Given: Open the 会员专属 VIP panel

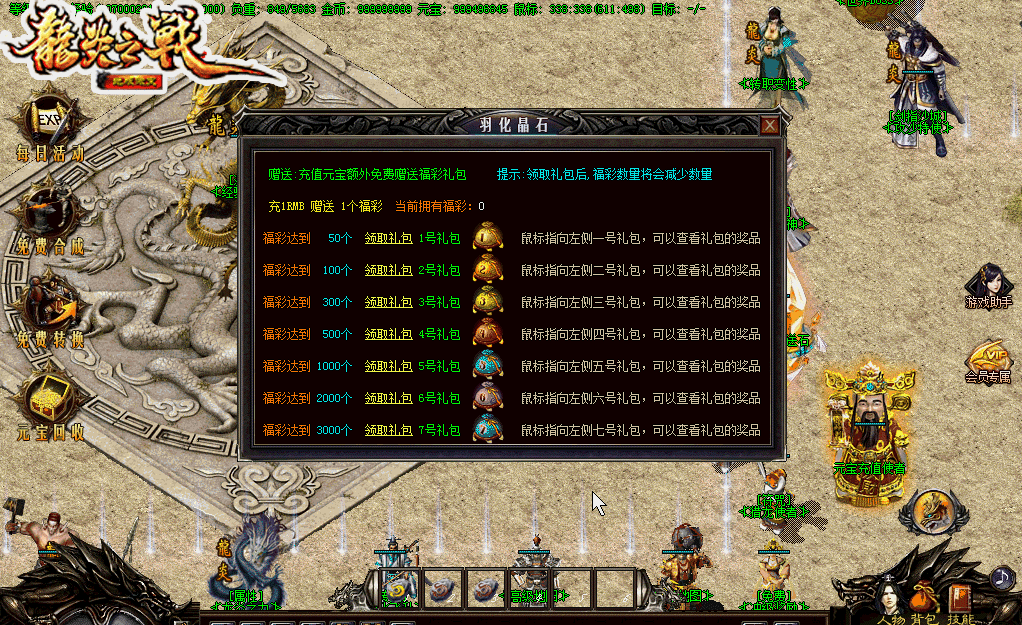Looking at the screenshot, I should point(988,360).
